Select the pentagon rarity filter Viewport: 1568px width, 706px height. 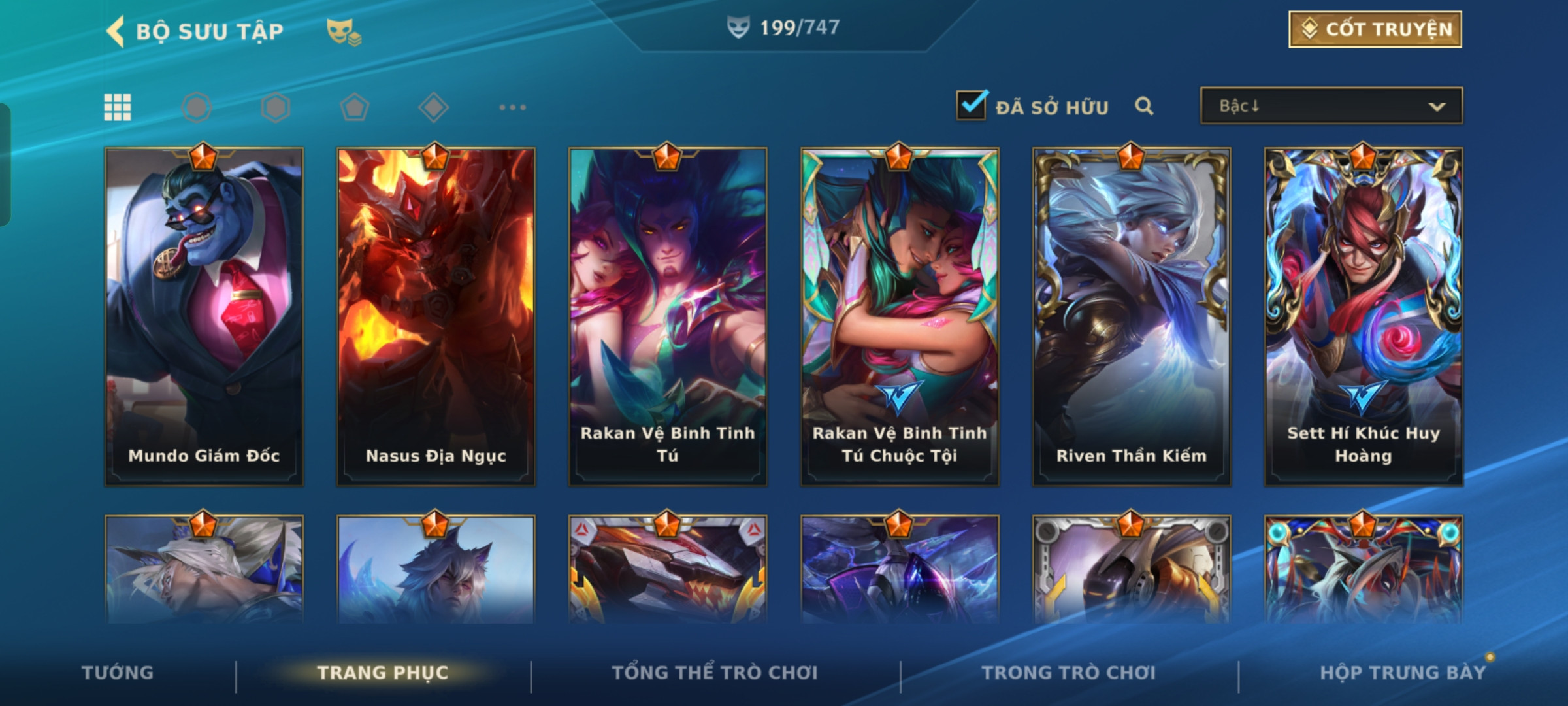tap(355, 107)
